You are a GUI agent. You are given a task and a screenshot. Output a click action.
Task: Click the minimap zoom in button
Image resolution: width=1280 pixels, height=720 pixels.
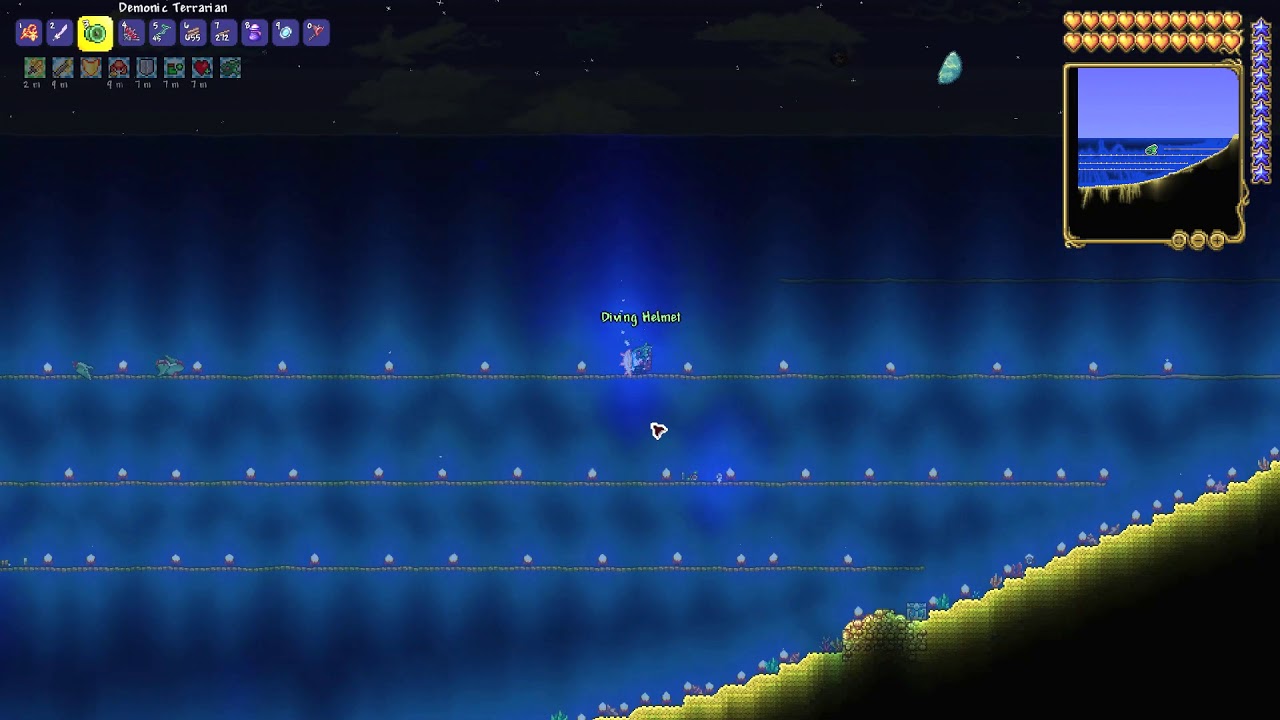[x=1217, y=240]
